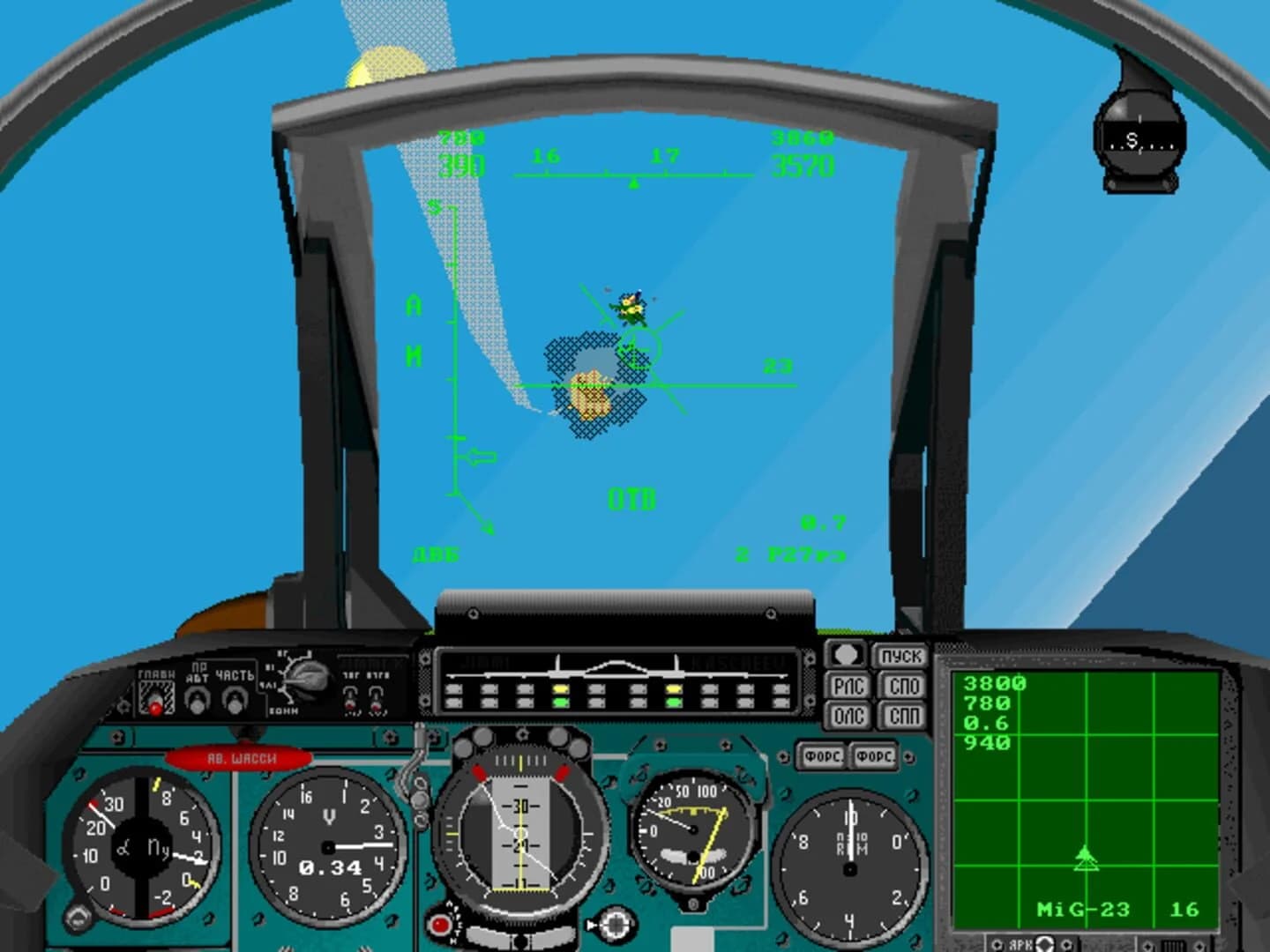The image size is (1270, 952).
Task: Click the white octagonal indicator light above РЛС
Action: tap(845, 656)
